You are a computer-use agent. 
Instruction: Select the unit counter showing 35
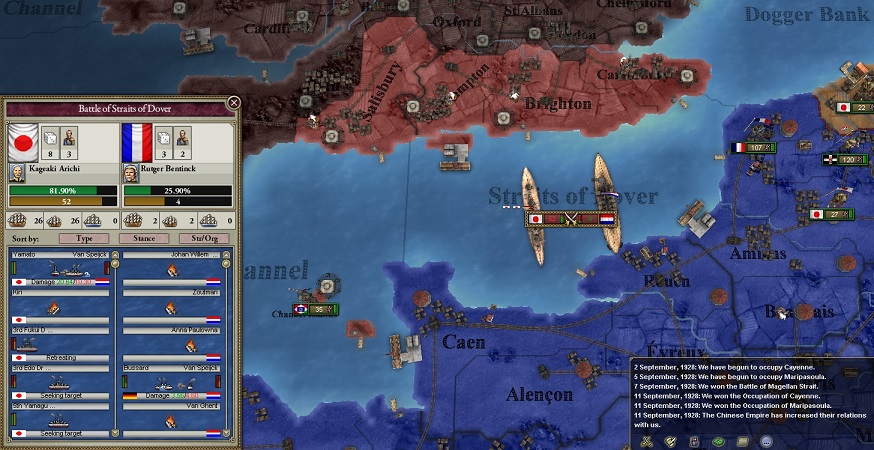coord(317,310)
